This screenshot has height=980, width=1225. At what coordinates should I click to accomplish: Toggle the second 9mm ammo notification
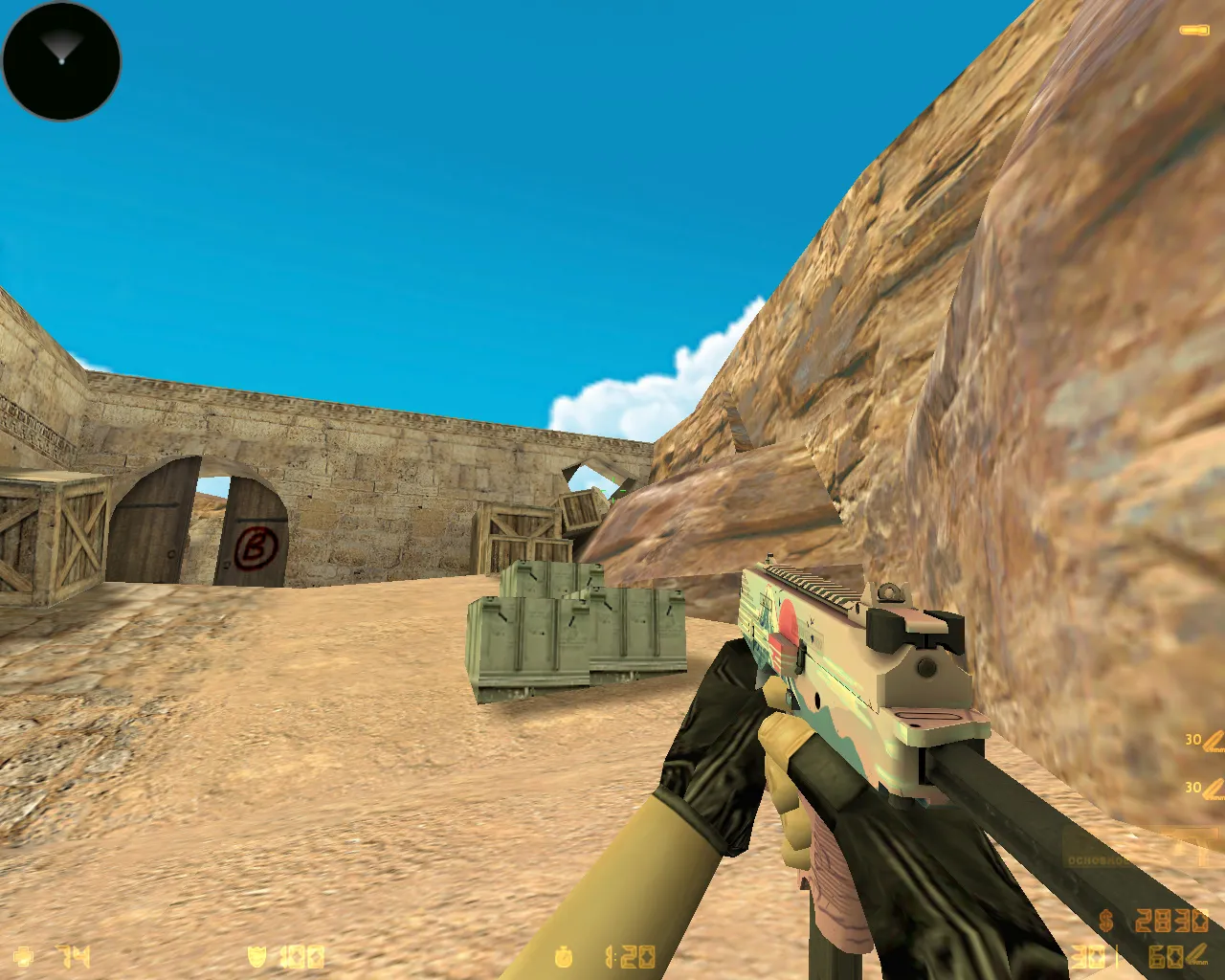(x=1209, y=788)
